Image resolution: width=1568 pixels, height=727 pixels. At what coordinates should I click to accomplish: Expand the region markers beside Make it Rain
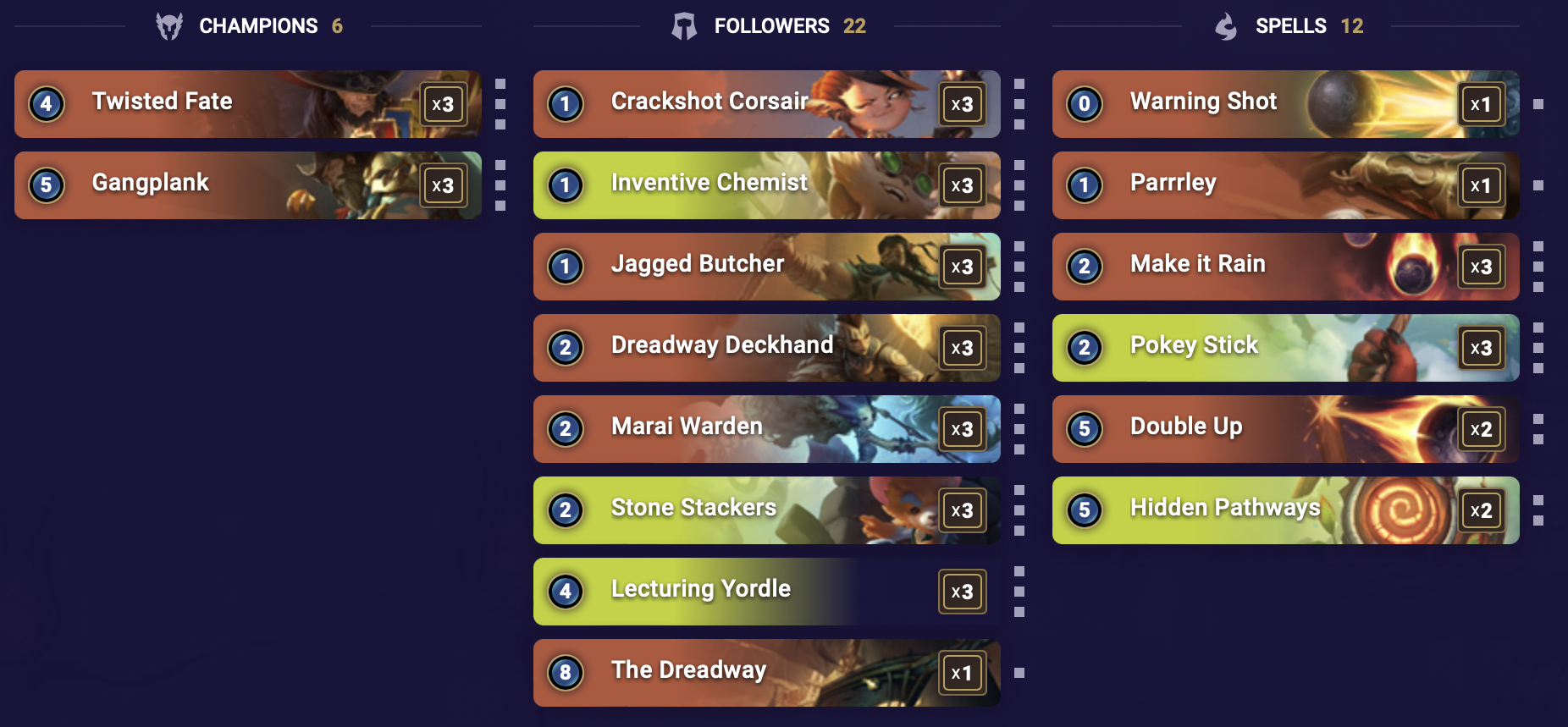pos(1538,267)
